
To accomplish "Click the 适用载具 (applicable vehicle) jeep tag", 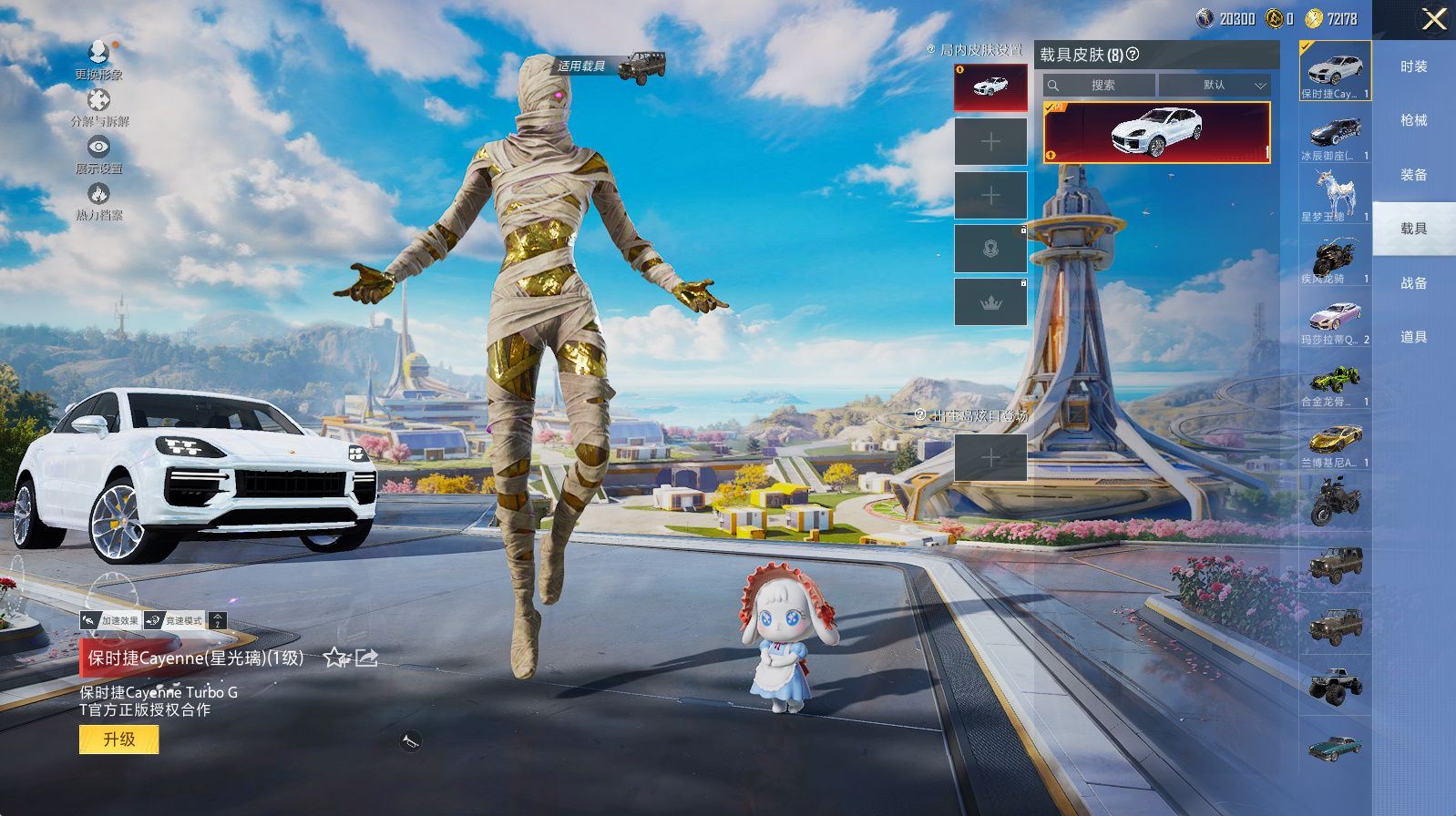I will (x=610, y=66).
